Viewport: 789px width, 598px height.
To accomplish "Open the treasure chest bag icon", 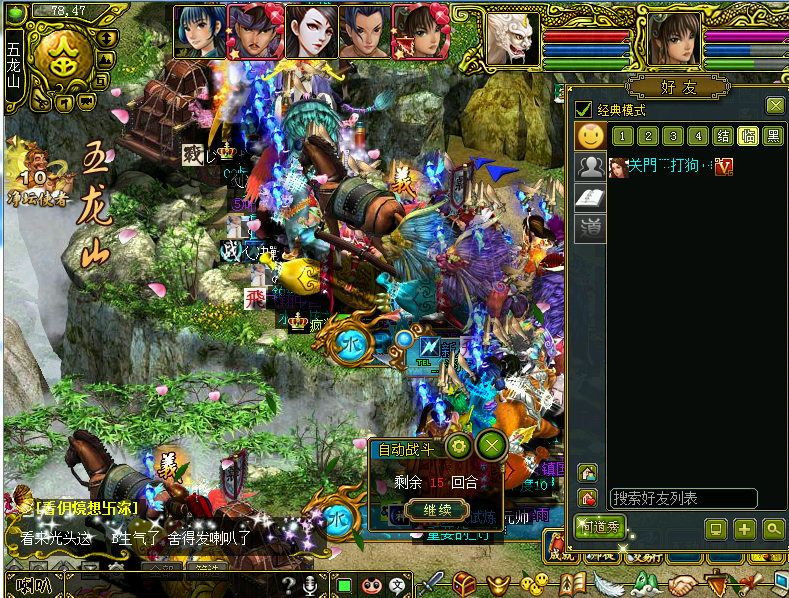I will (464, 583).
